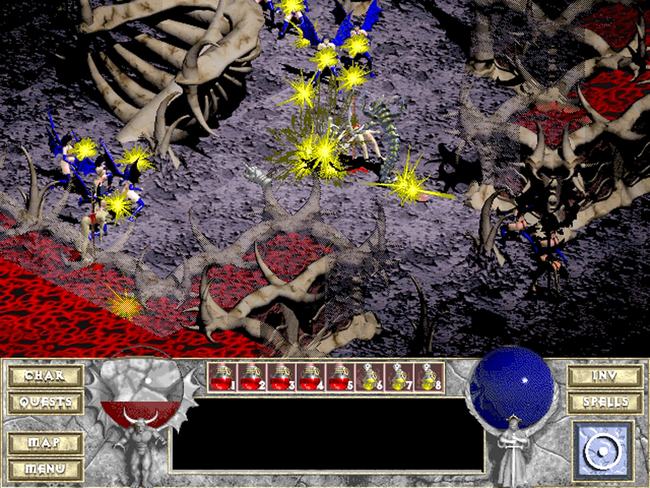
Task: Open the game MENU
Action: click(45, 466)
